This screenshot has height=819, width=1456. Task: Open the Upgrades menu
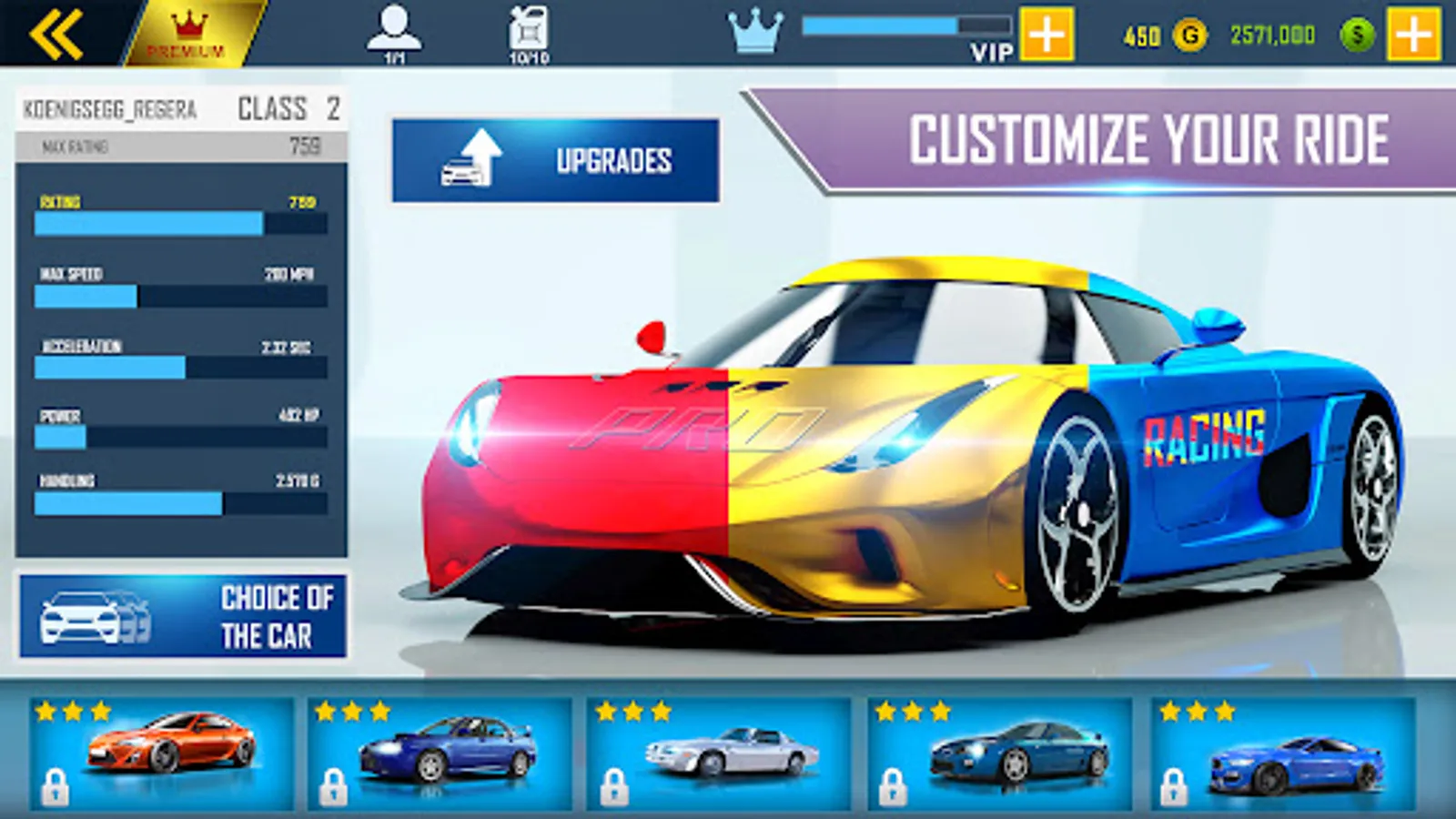tap(556, 160)
